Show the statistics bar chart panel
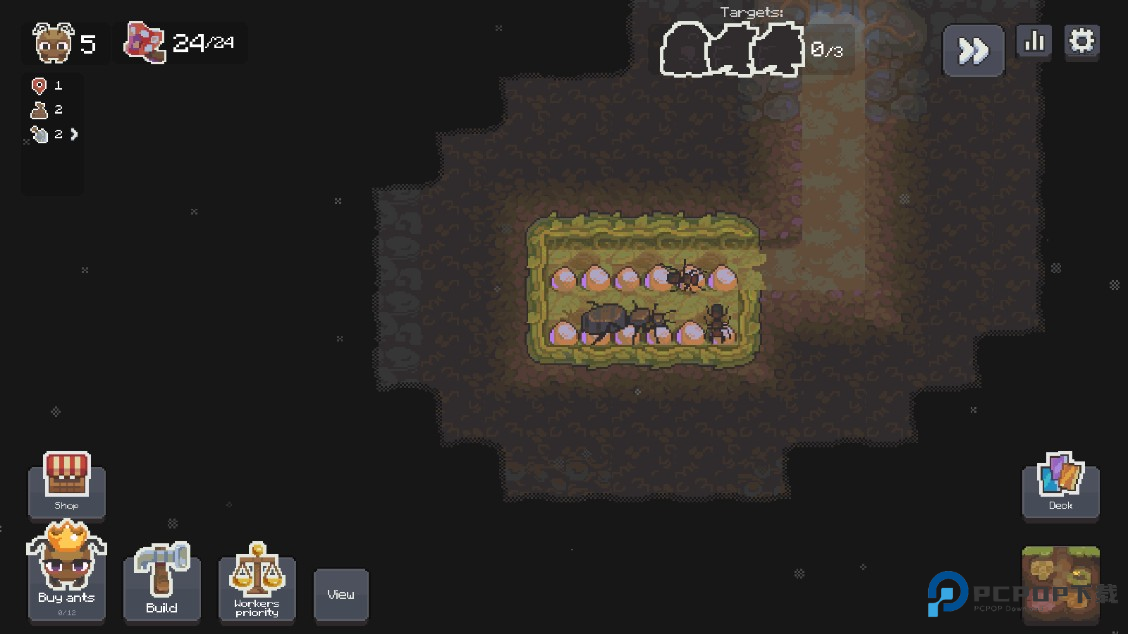 pos(1034,42)
